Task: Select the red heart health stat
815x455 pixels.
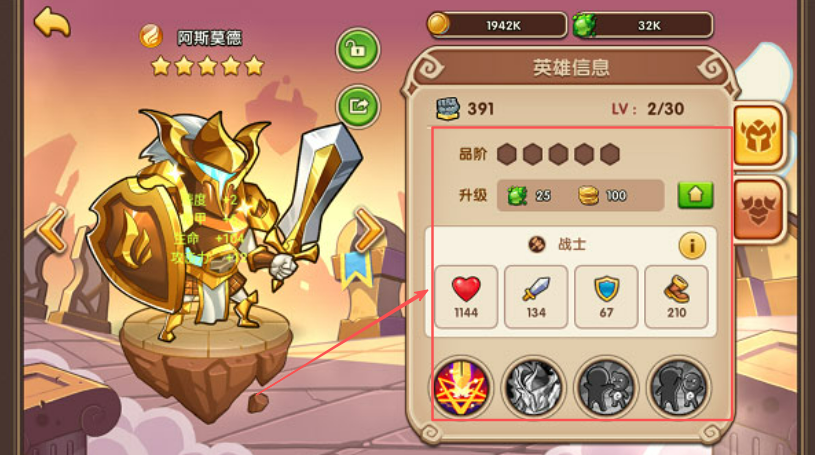Action: coord(466,297)
